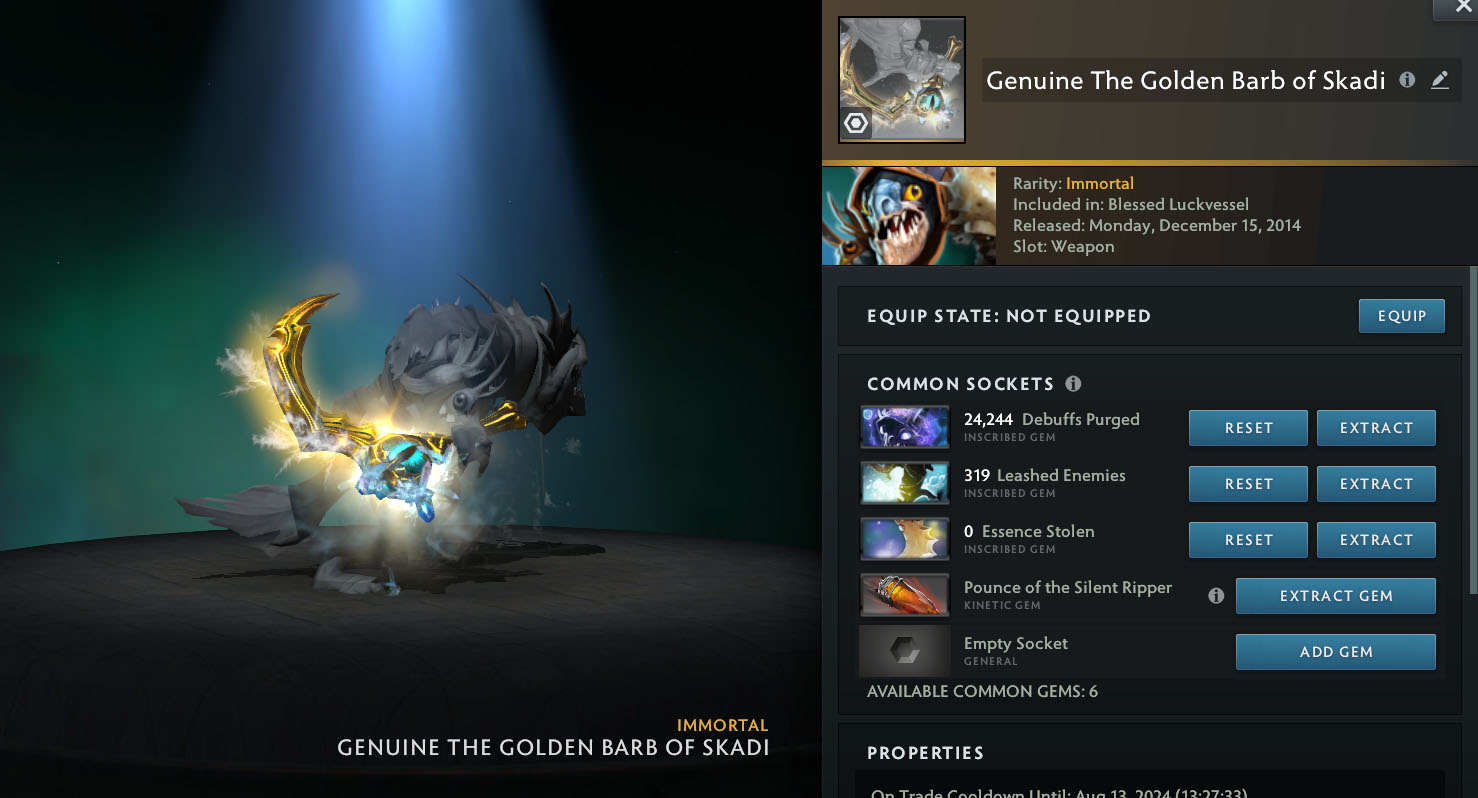
Task: Reset the Leashed Enemies gem counter
Action: 1248,484
